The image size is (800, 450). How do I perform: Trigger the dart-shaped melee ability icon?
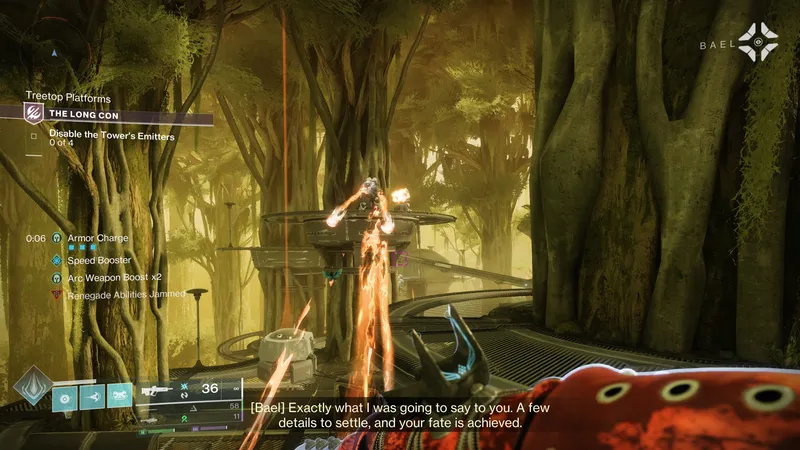click(x=92, y=397)
